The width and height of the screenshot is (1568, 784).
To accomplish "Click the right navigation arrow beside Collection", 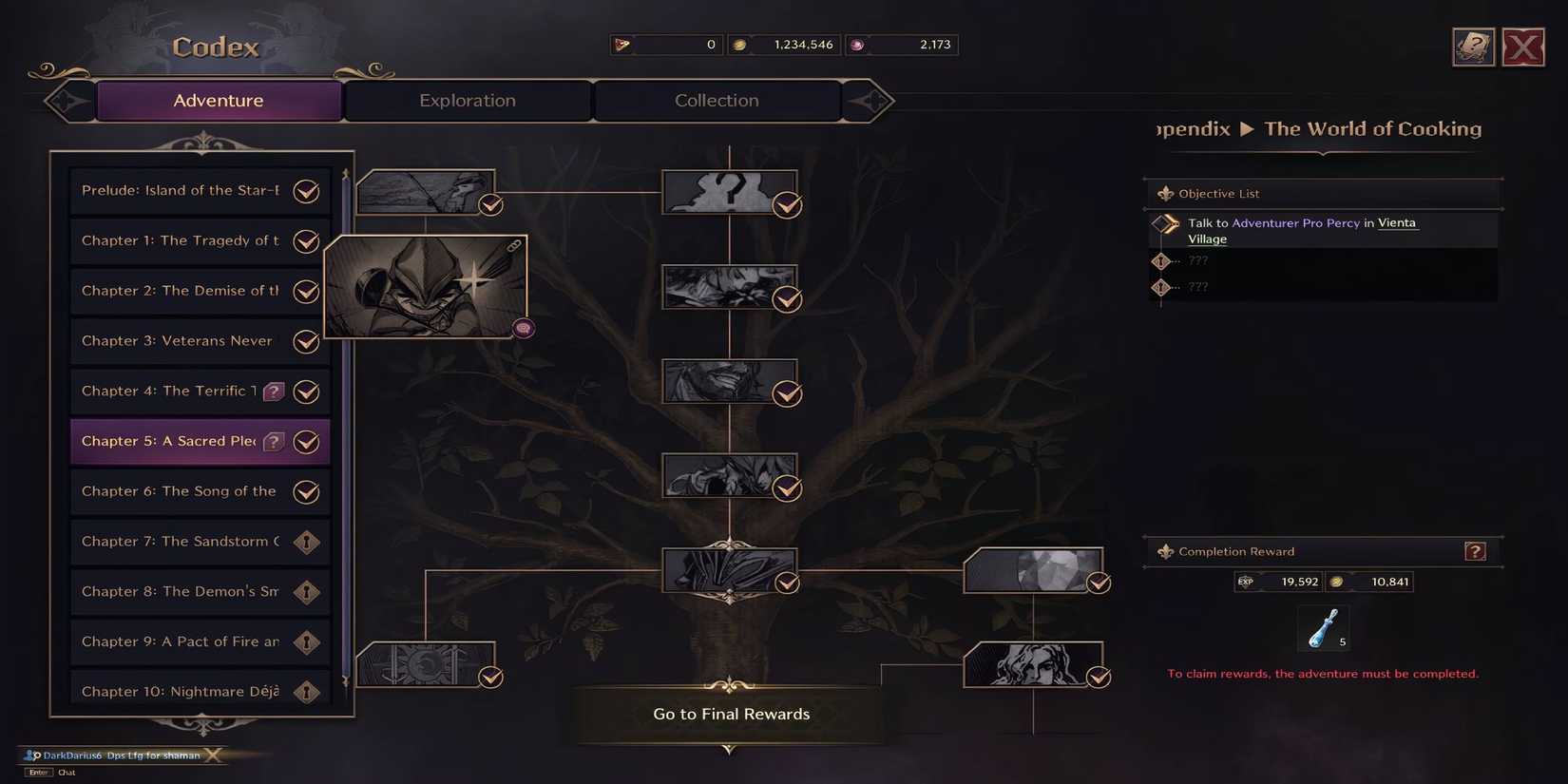I will (870, 100).
